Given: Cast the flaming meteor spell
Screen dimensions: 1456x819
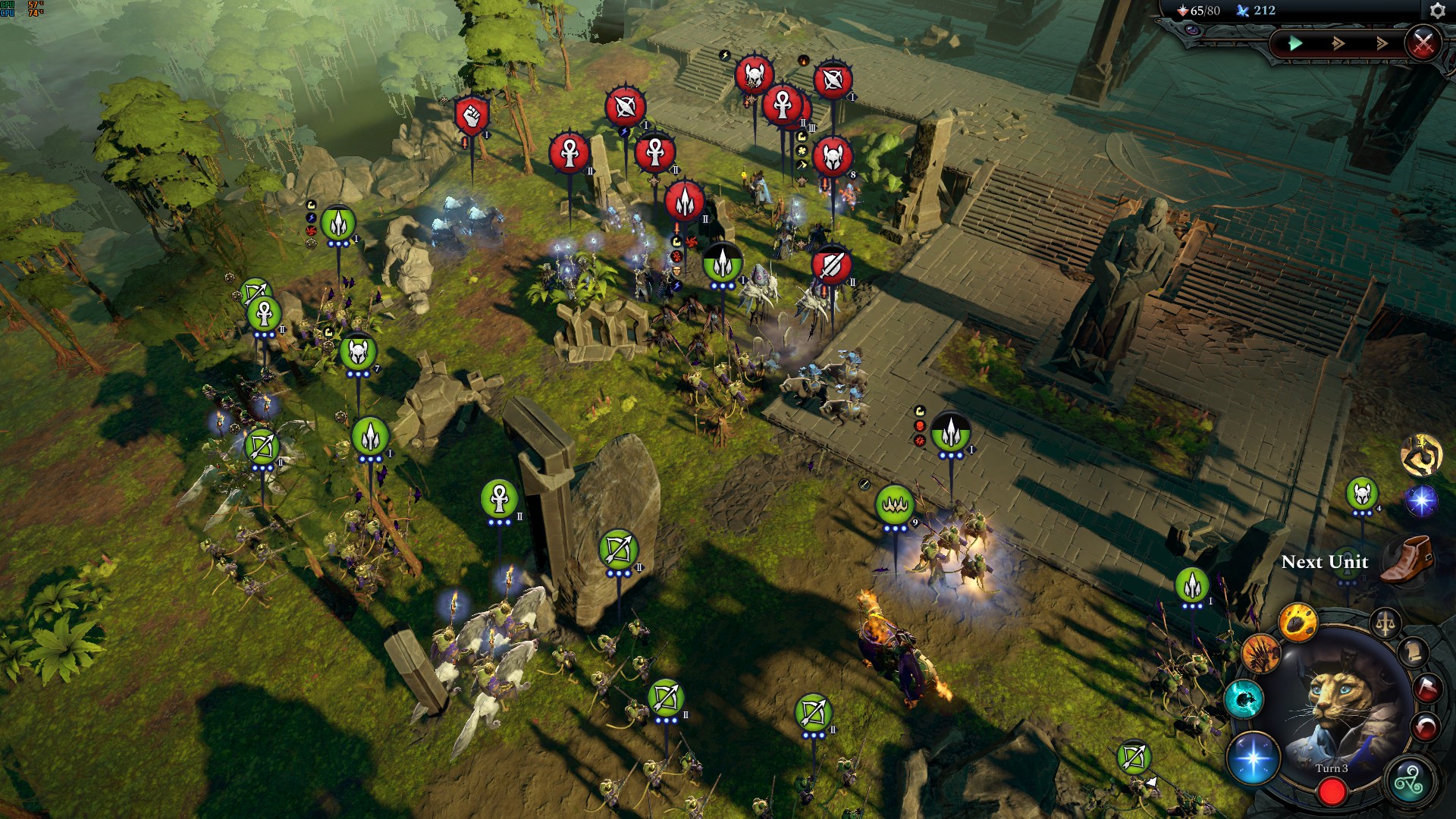Looking at the screenshot, I should click(1298, 623).
